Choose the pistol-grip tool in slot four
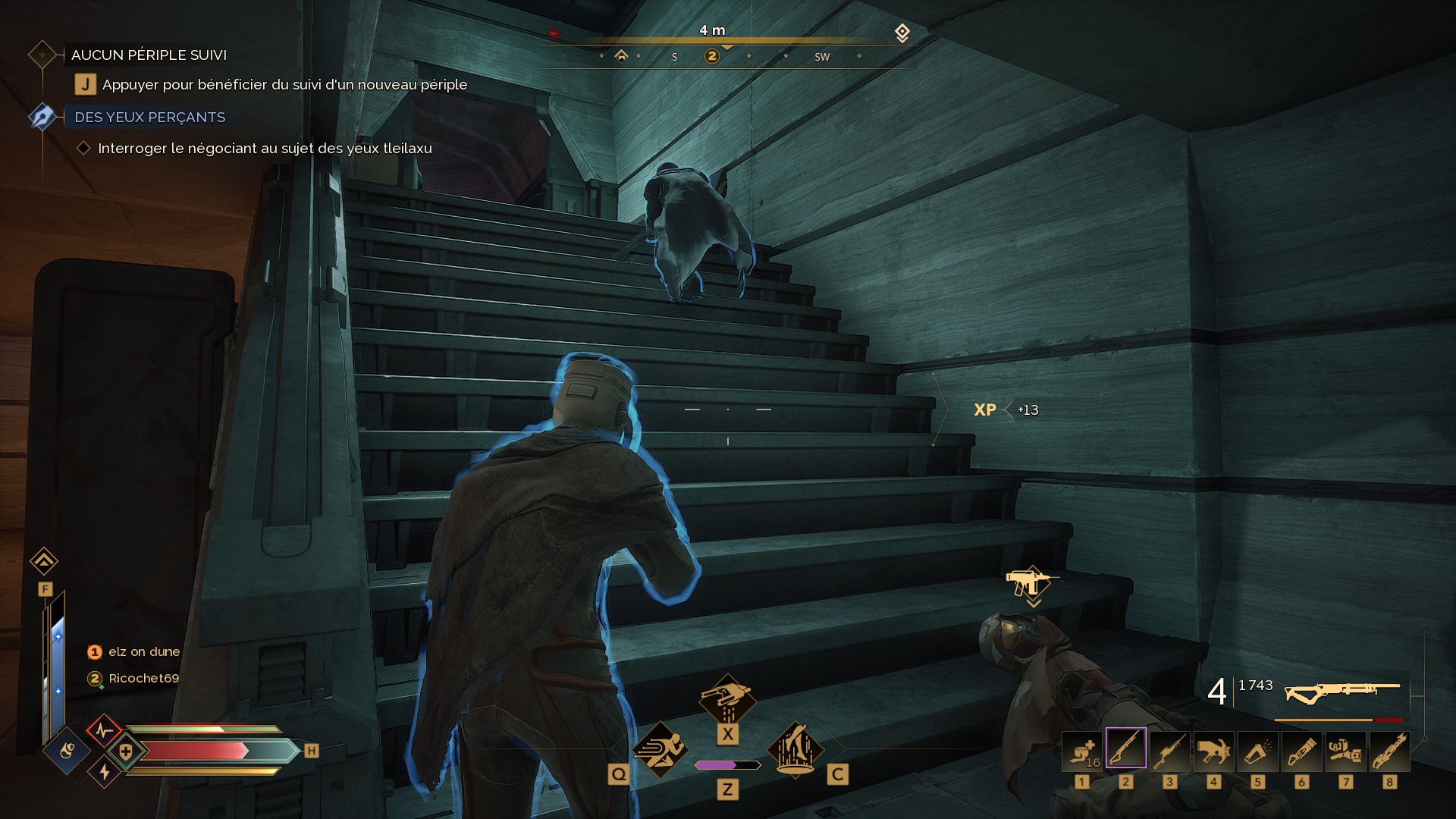1456x819 pixels. click(x=1214, y=751)
